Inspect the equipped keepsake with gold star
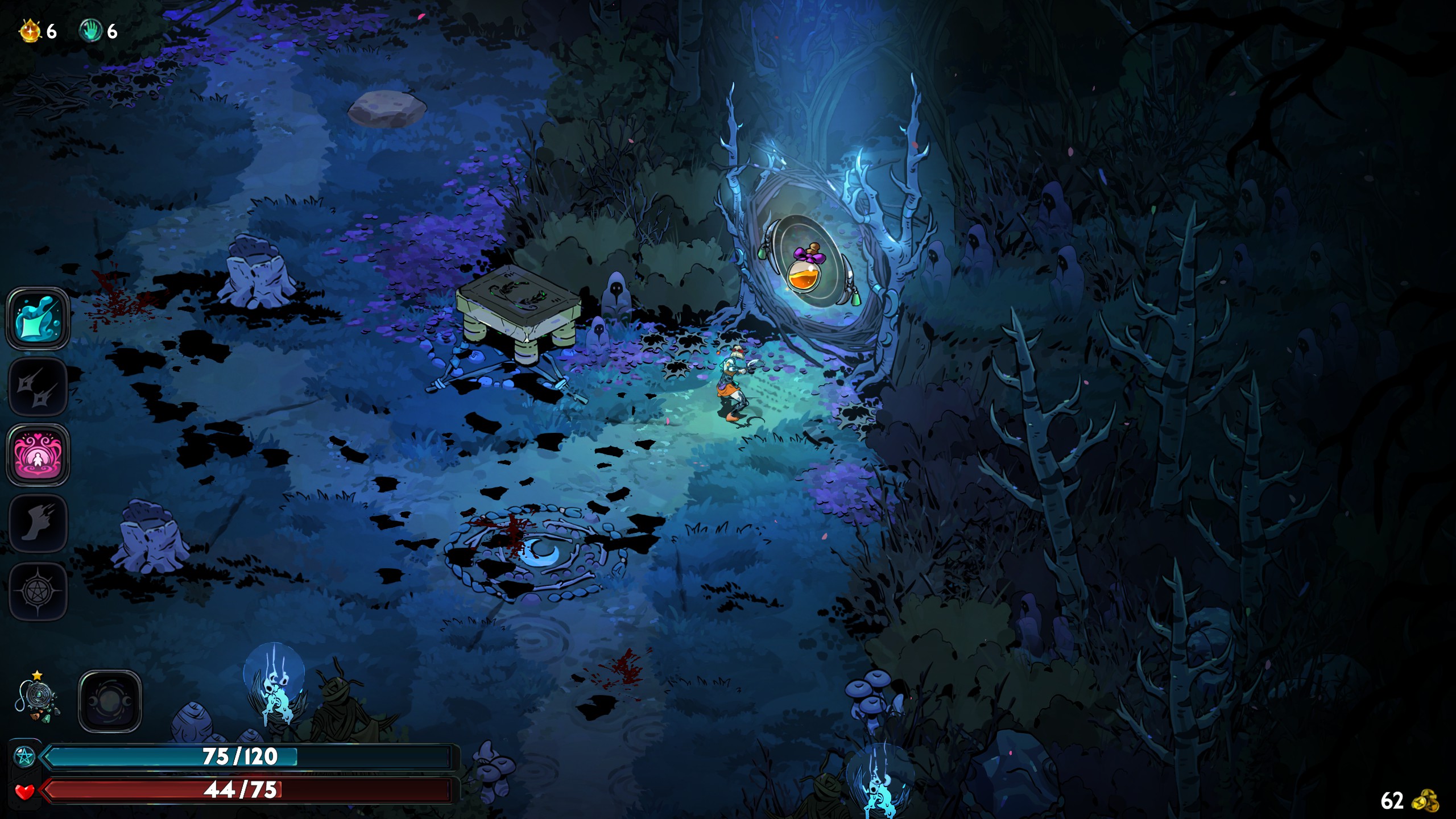 pos(38,701)
